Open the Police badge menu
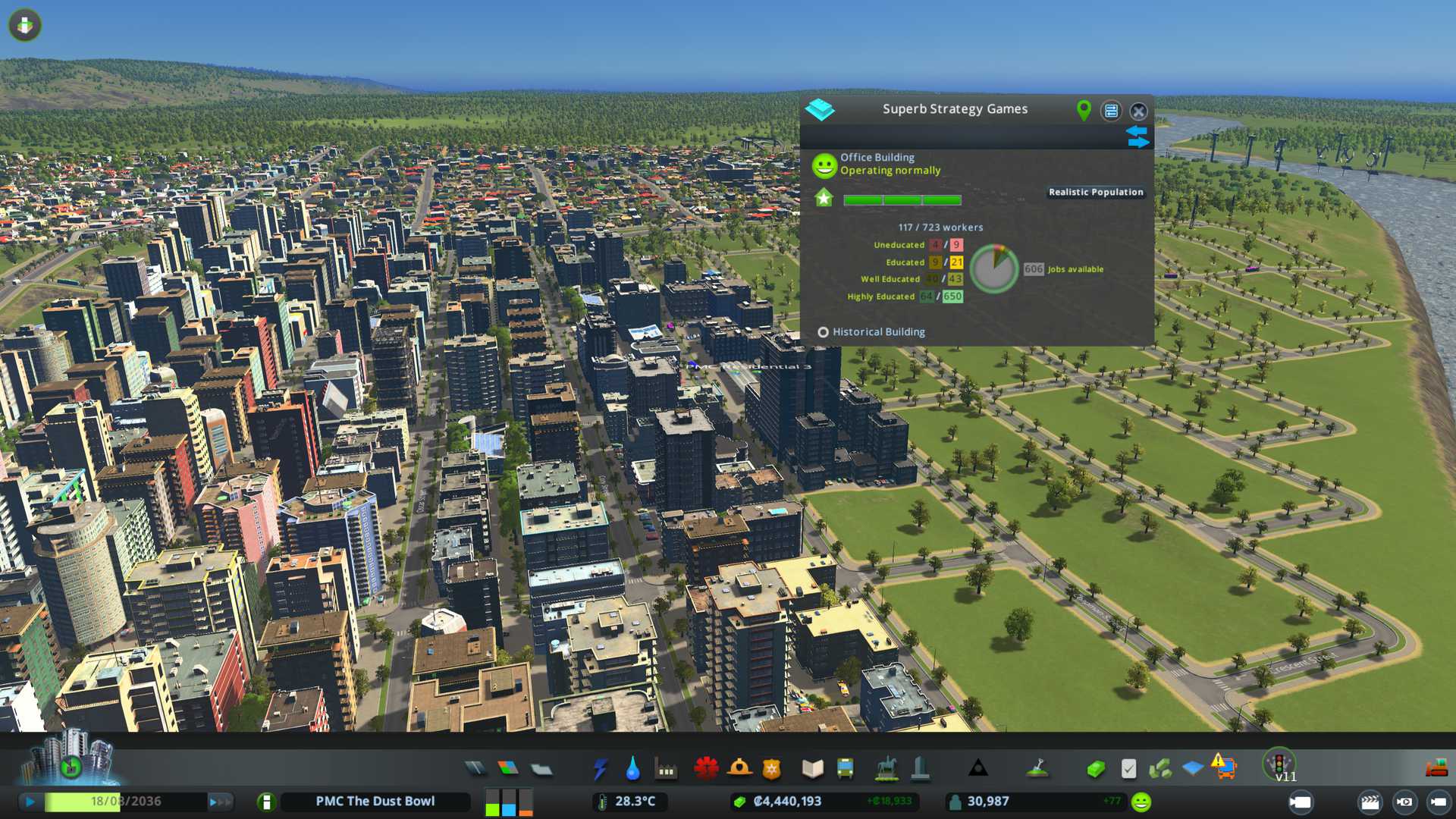The width and height of the screenshot is (1456, 819). coord(772,769)
